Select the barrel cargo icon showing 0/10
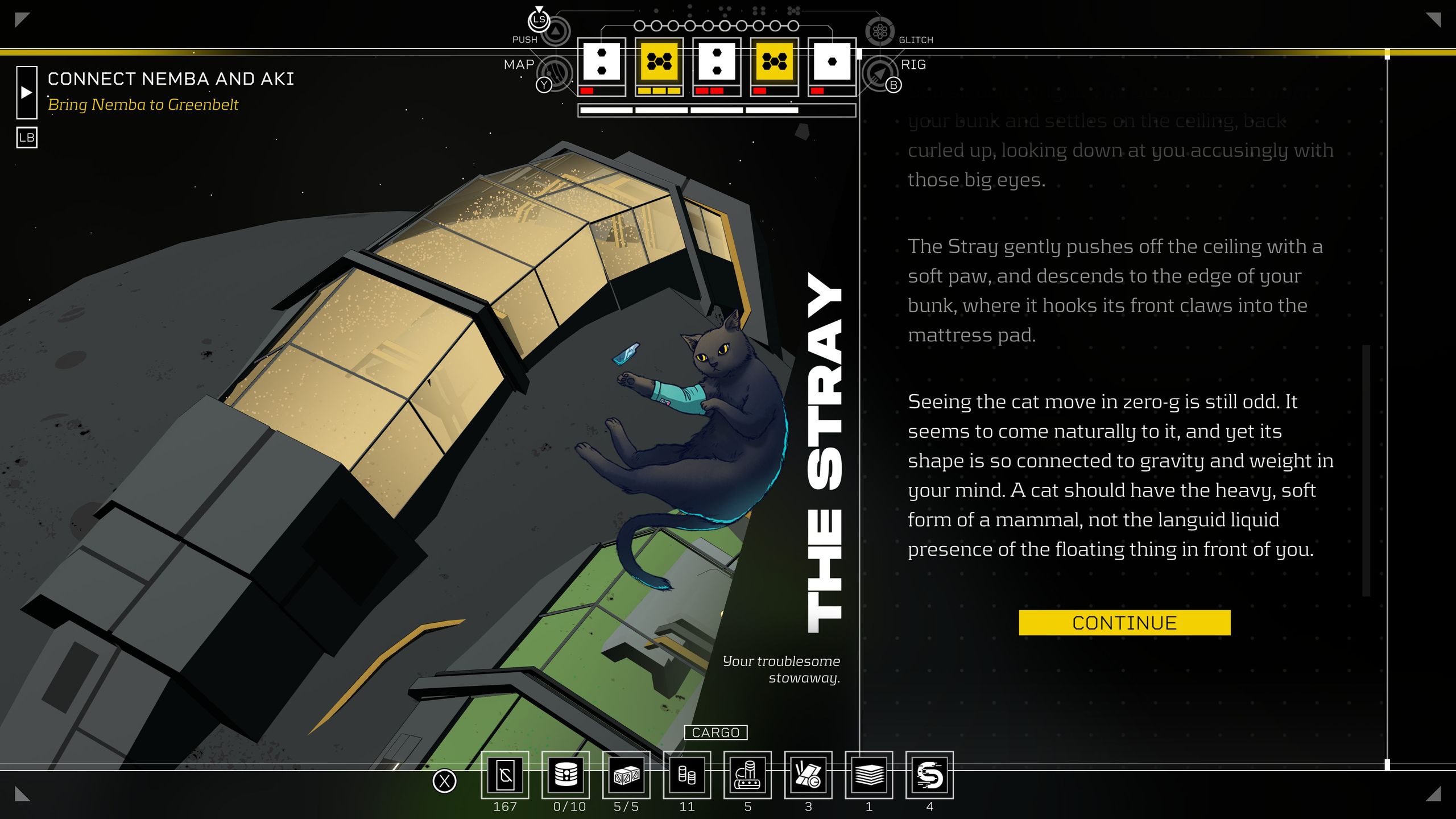The image size is (1456, 819). pyautogui.click(x=566, y=776)
